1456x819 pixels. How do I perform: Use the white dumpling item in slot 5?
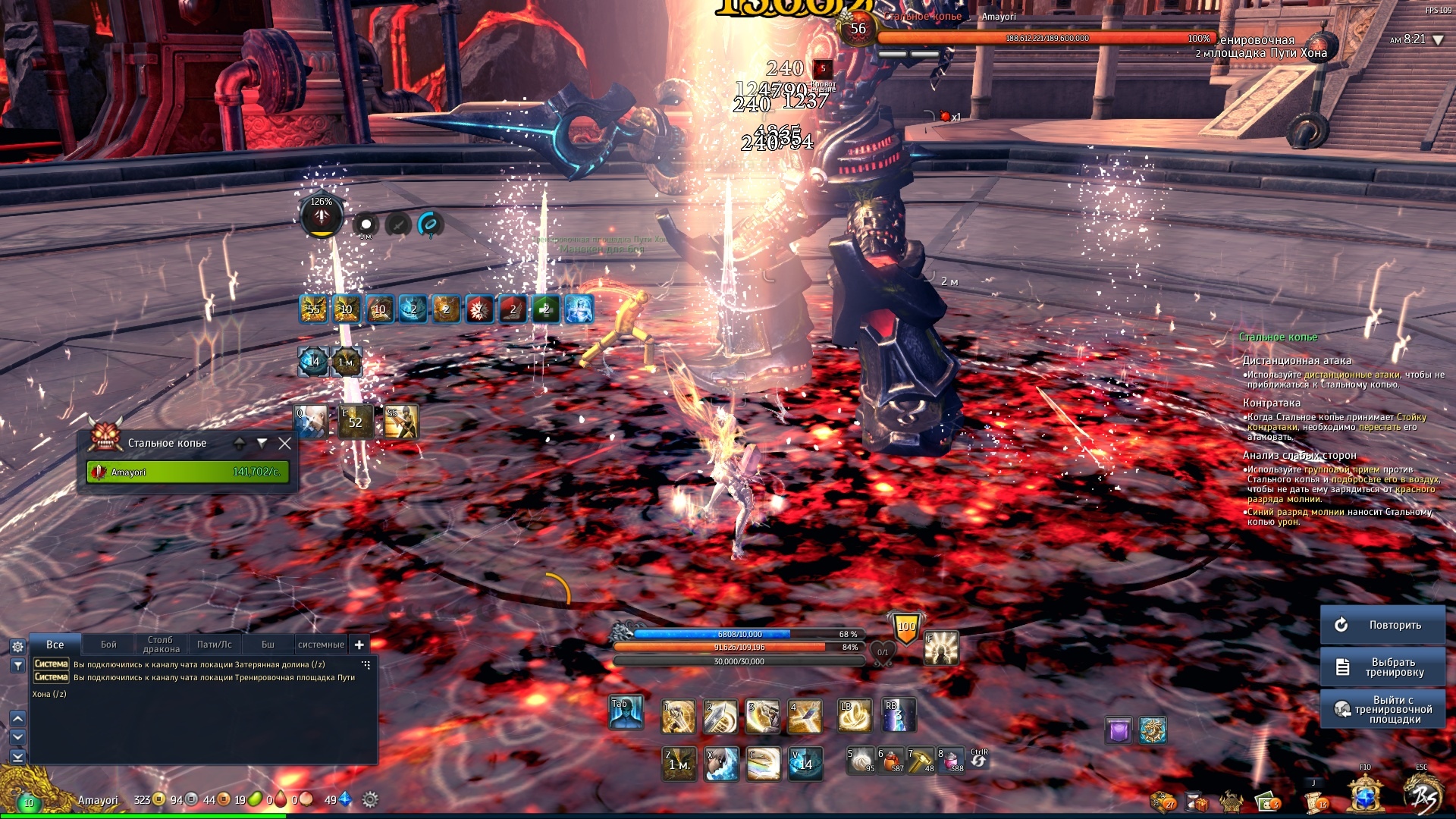pos(860,761)
